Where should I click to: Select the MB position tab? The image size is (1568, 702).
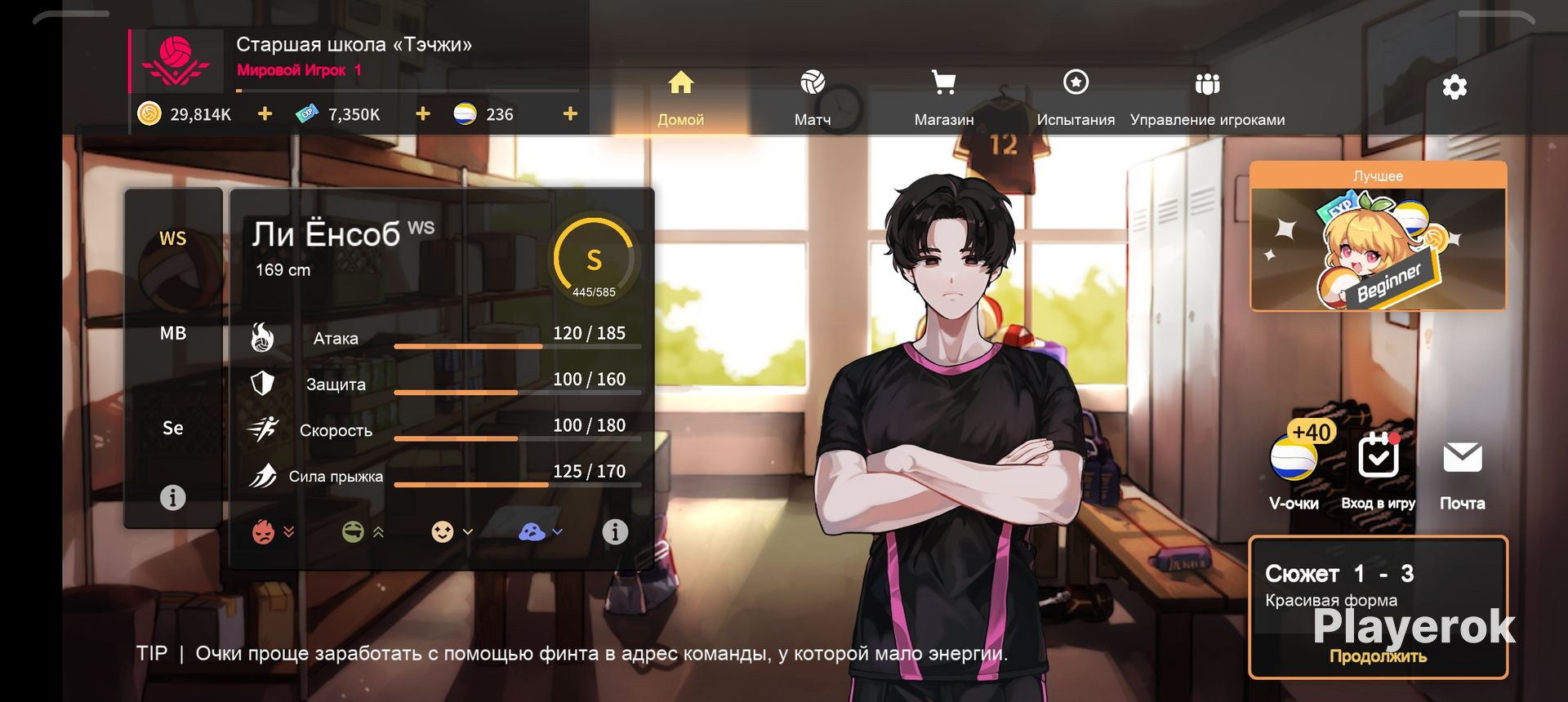click(173, 333)
